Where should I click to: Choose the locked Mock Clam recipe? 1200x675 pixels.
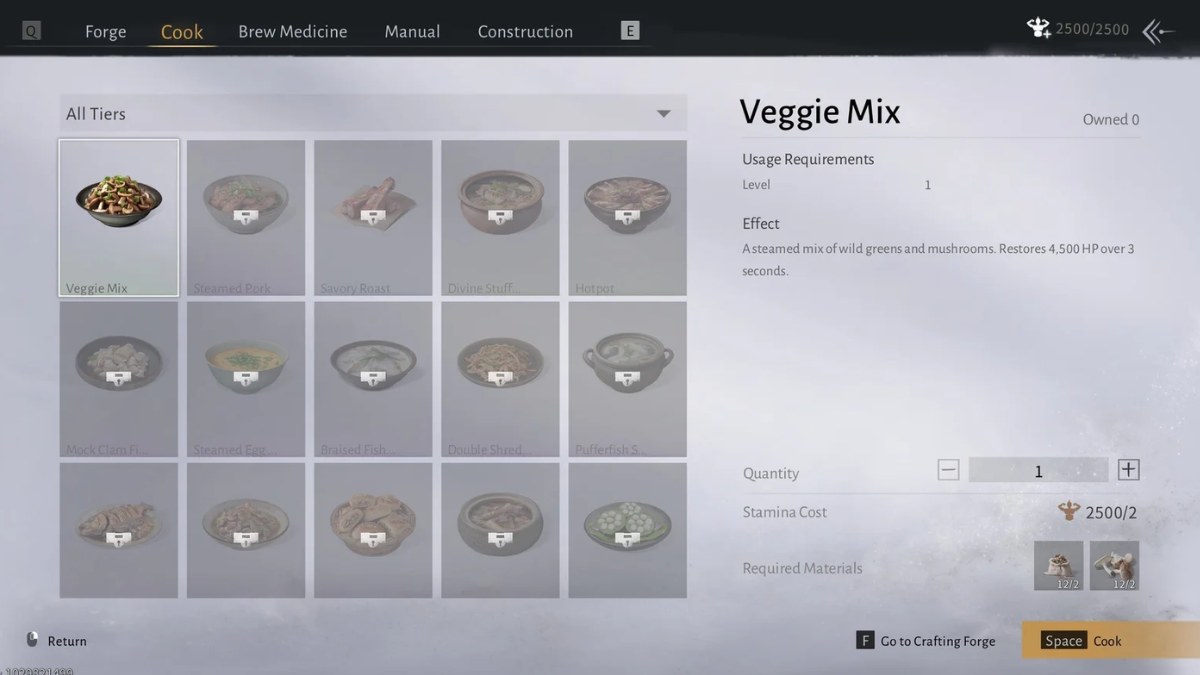(119, 379)
